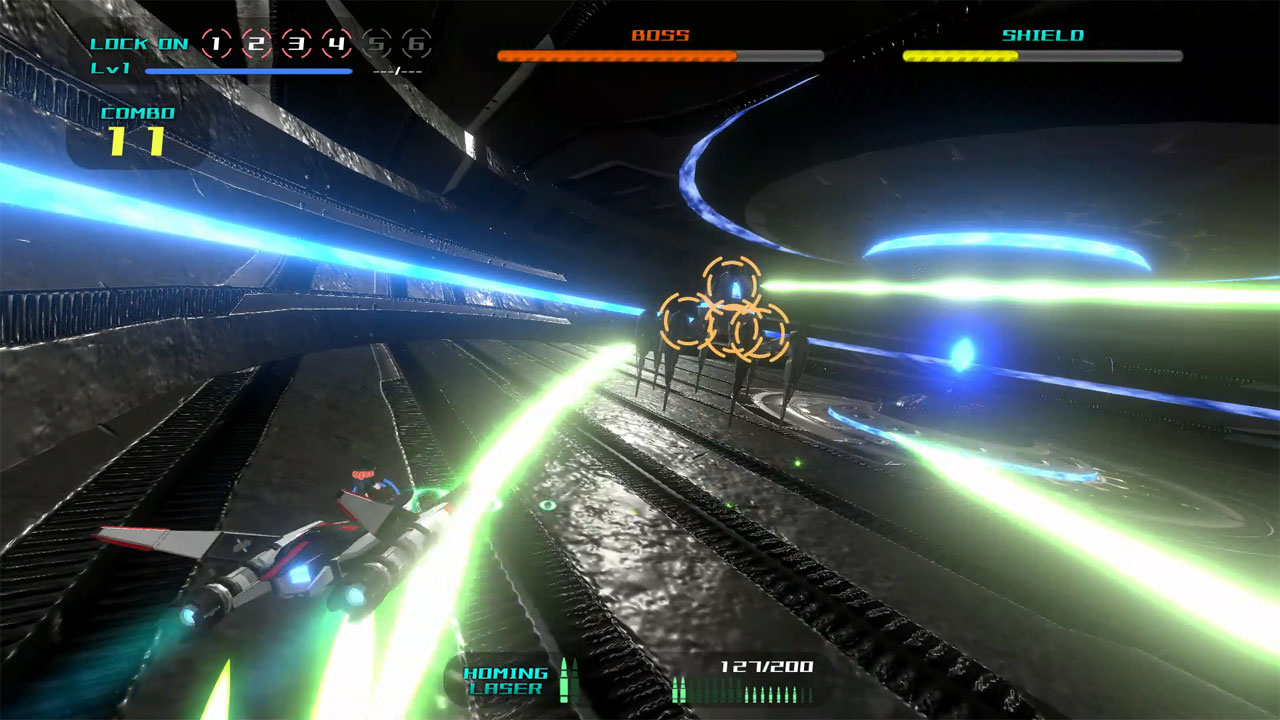This screenshot has height=720, width=1280.
Task: Click the blue Lv1 experience bar
Action: pyautogui.click(x=248, y=72)
